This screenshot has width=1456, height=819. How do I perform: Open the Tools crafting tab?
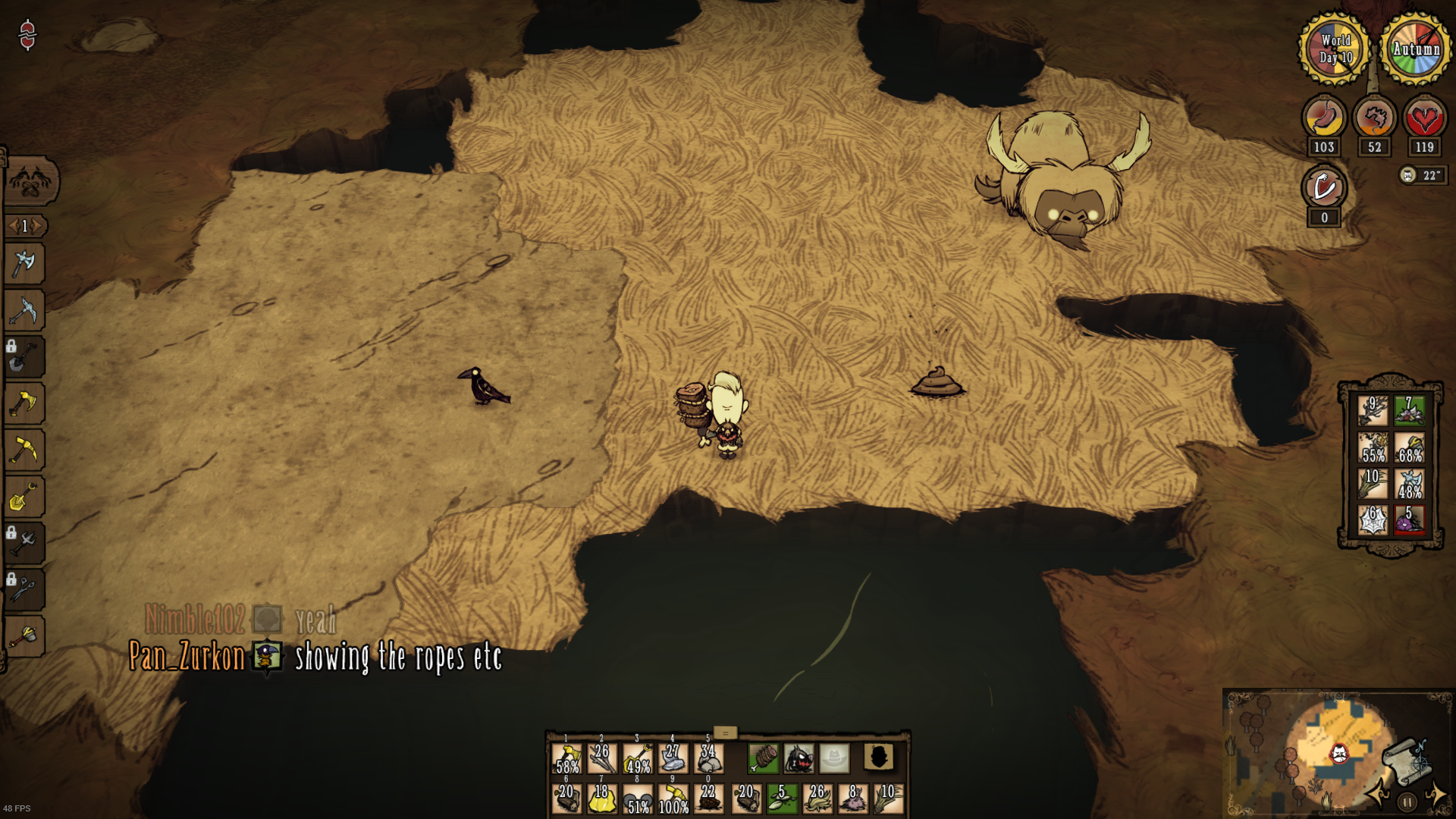pyautogui.click(x=30, y=180)
